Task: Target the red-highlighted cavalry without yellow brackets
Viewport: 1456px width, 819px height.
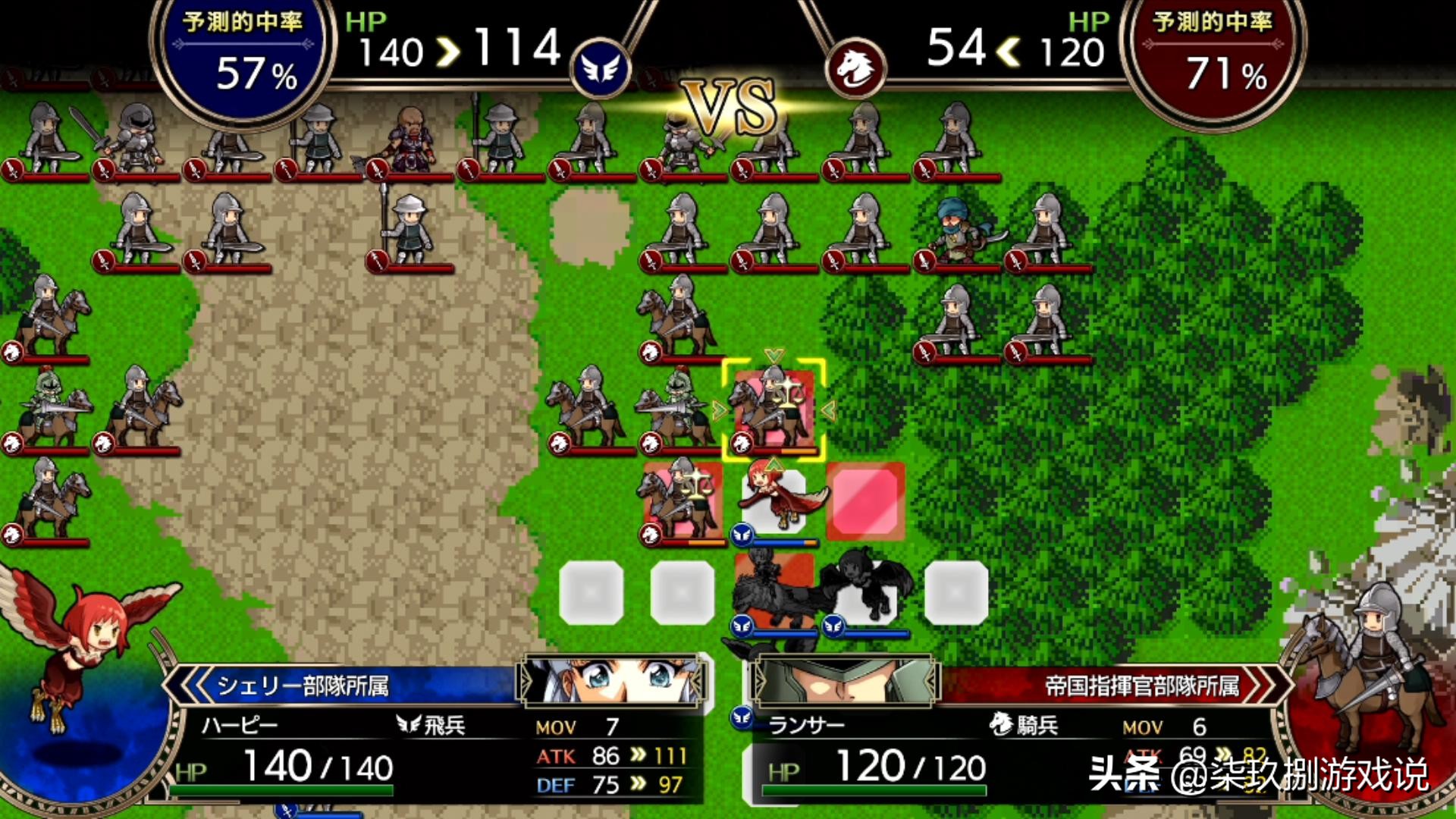Action: (x=682, y=500)
